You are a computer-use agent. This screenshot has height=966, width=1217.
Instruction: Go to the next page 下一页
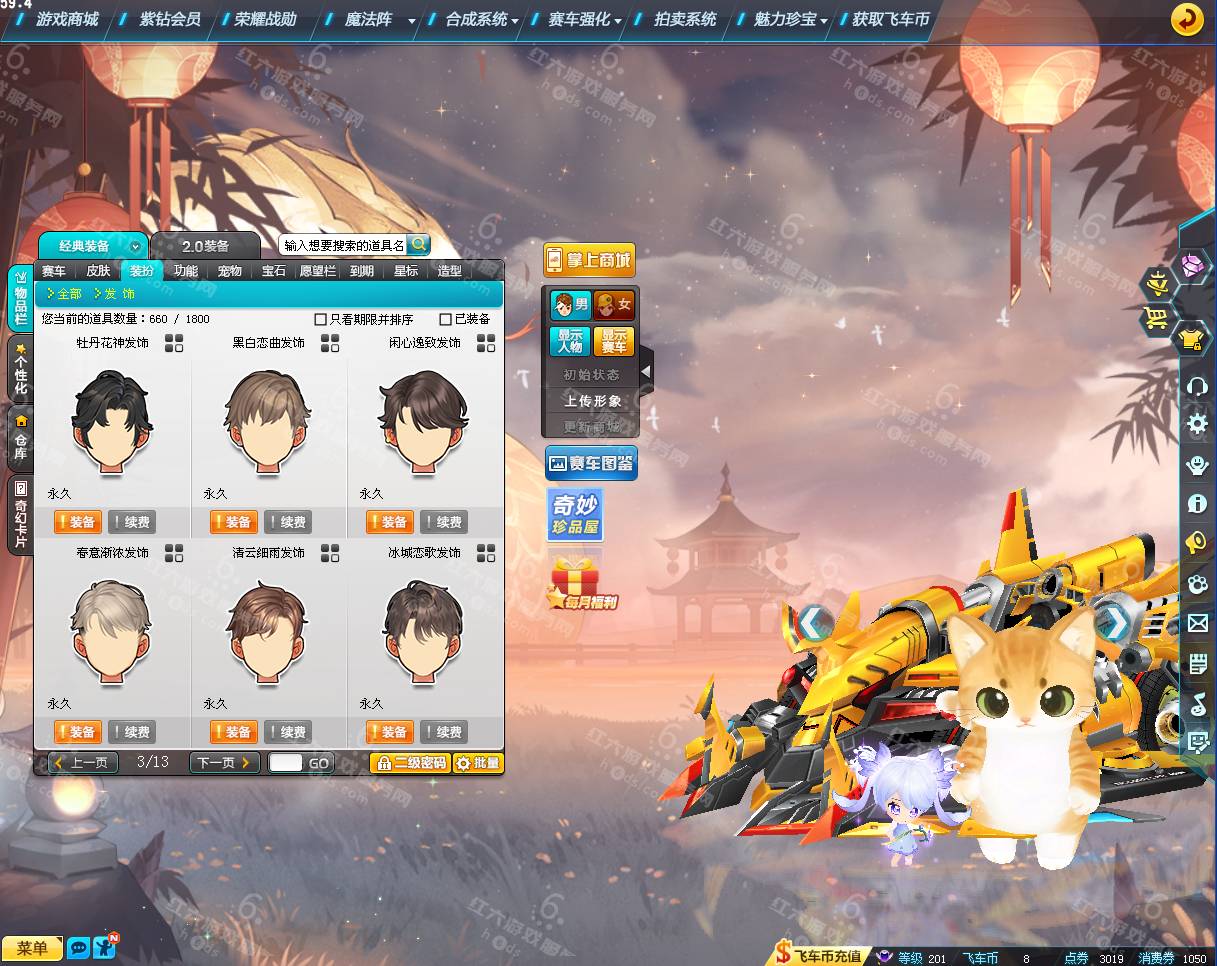[x=224, y=763]
